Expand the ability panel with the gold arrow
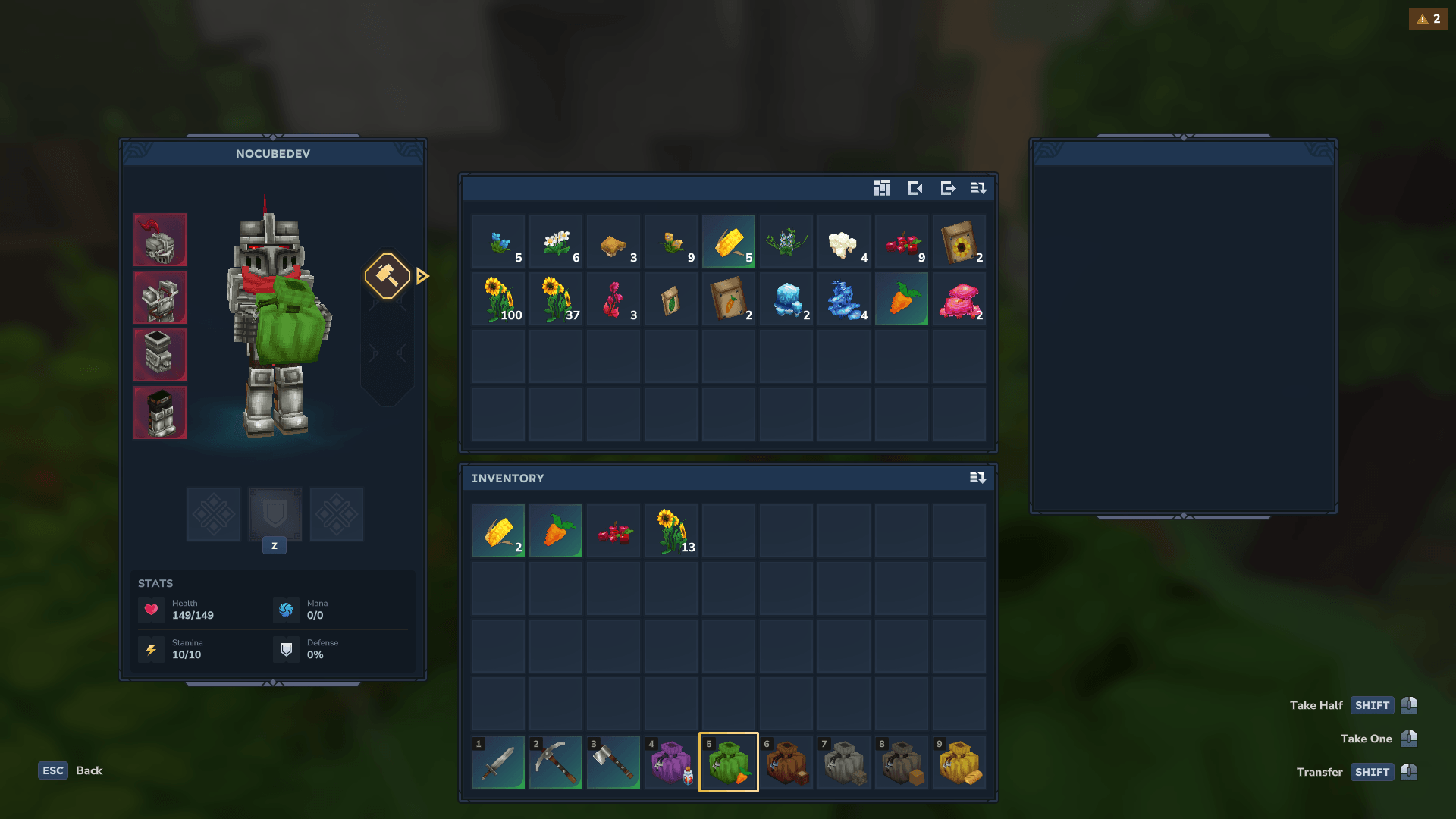Viewport: 1456px width, 819px height. coord(422,276)
